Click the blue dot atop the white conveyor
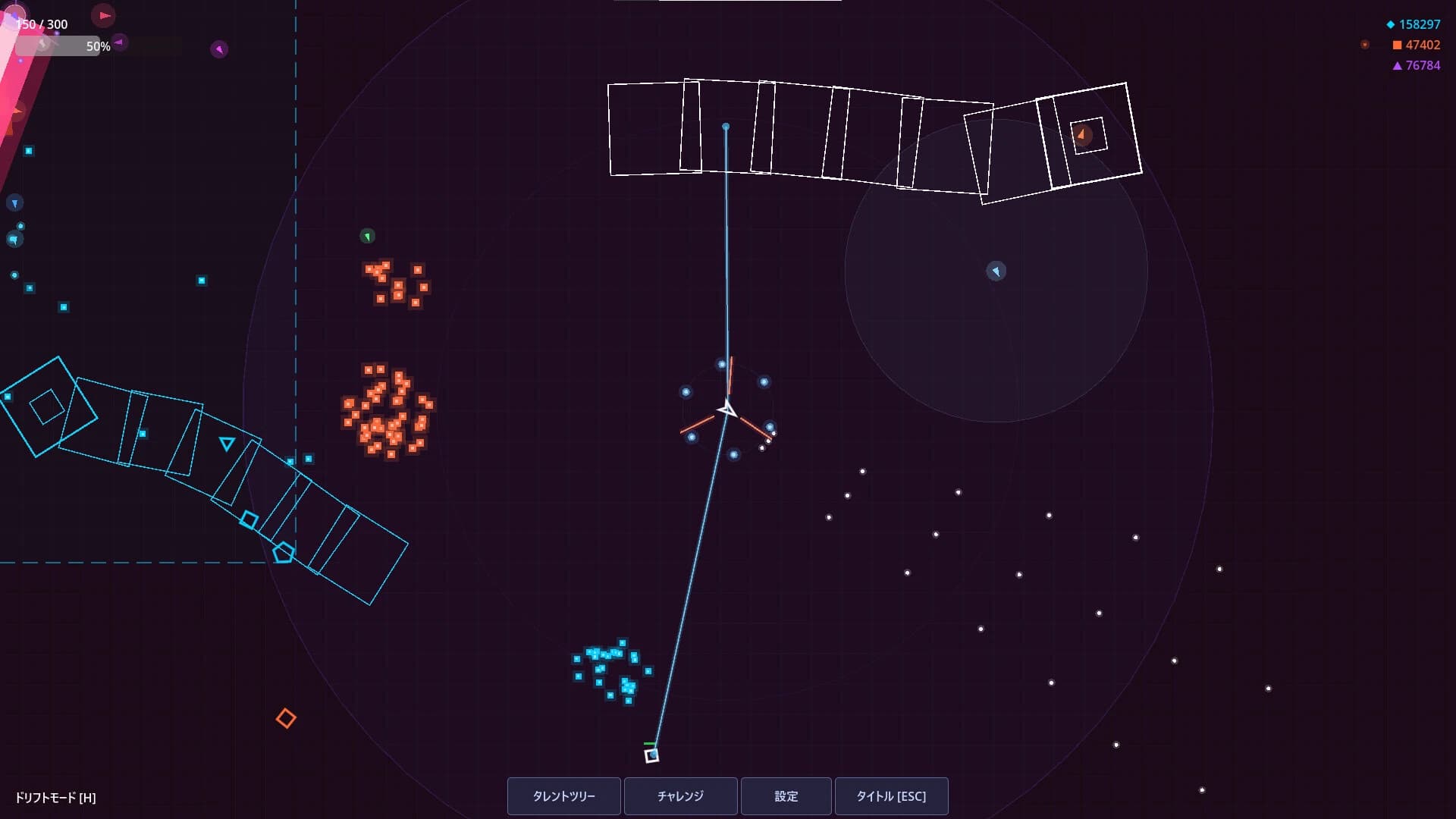The image size is (1456, 819). pos(726,127)
